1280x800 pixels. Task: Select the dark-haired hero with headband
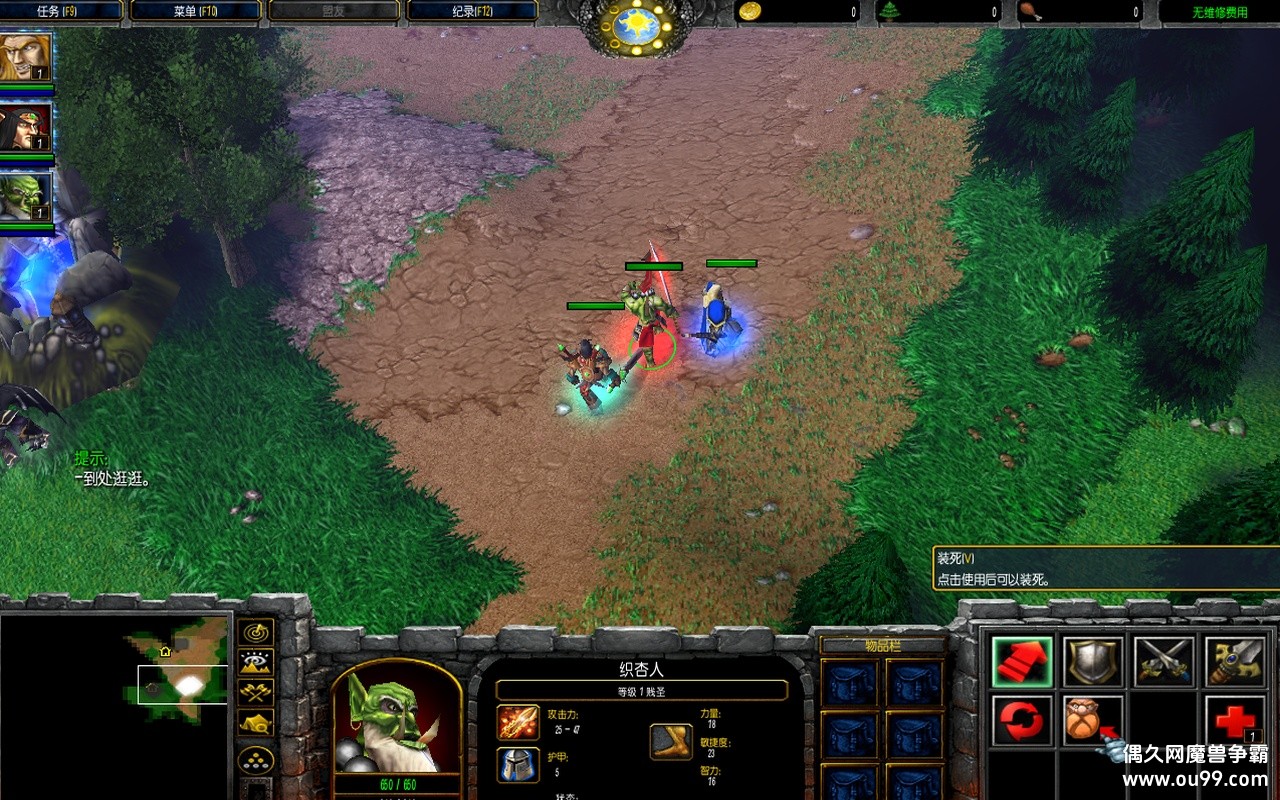tap(26, 127)
